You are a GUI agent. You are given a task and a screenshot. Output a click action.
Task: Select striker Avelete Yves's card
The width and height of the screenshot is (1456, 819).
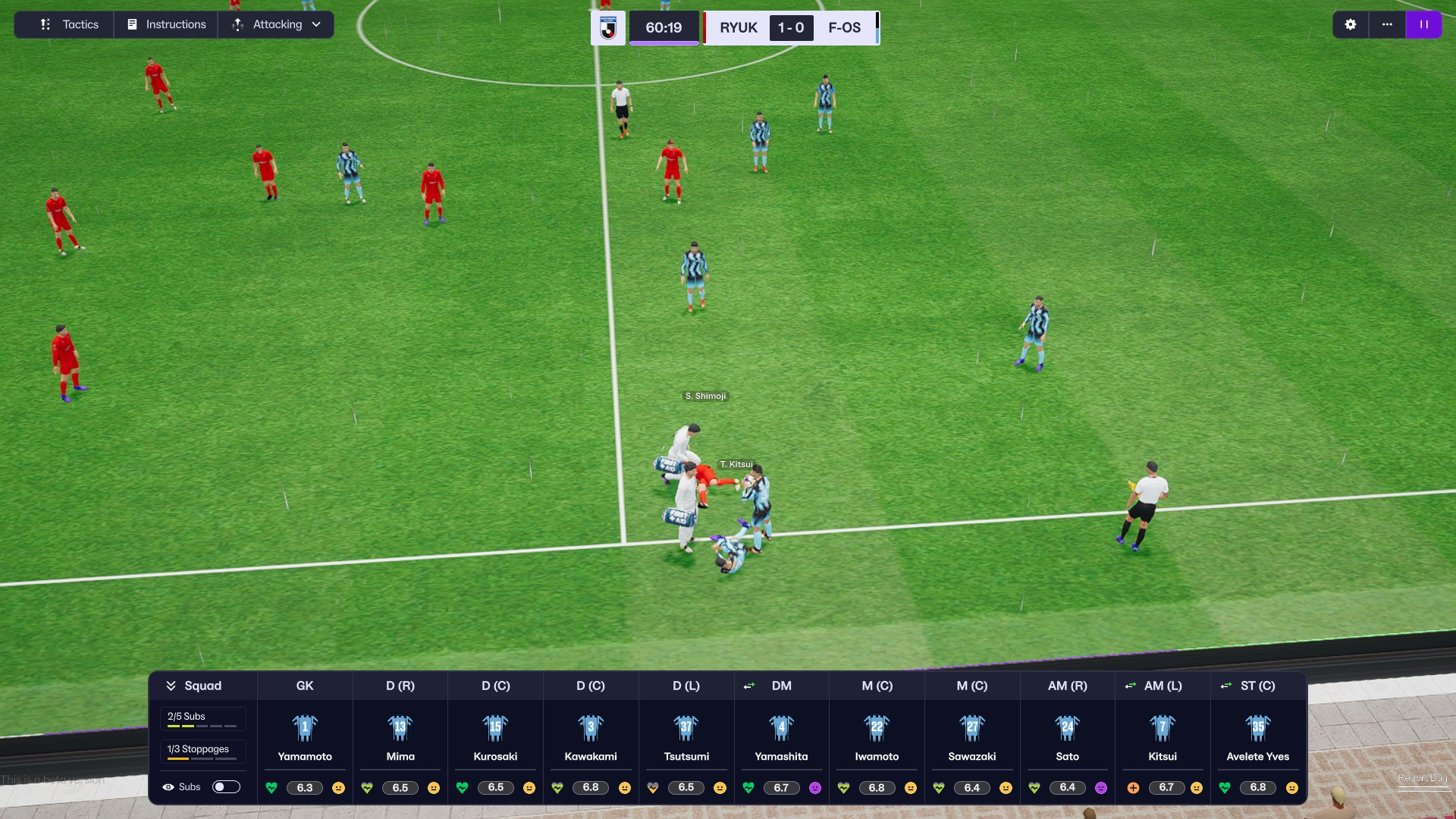[x=1257, y=737]
